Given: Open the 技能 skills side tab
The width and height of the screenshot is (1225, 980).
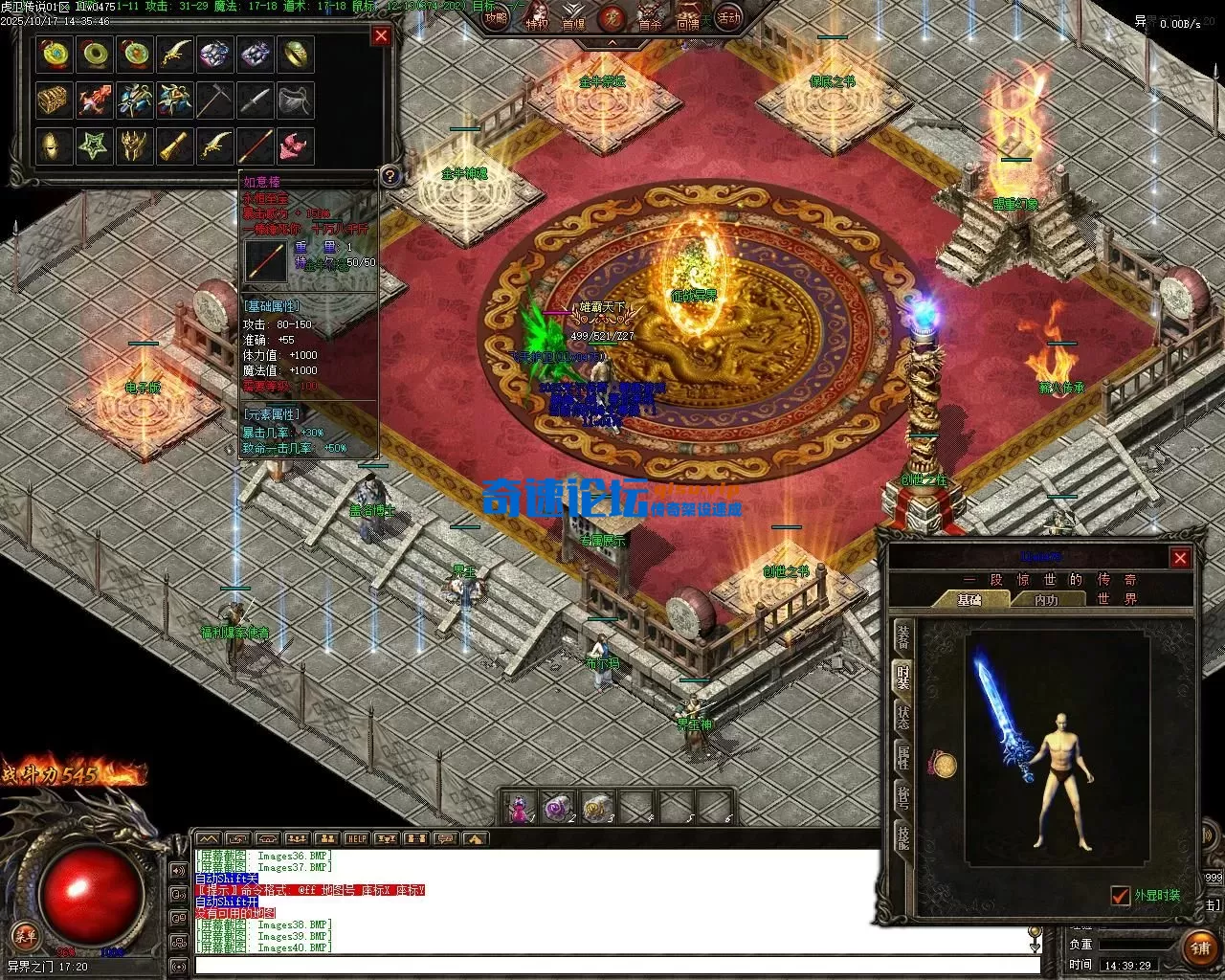Looking at the screenshot, I should [902, 838].
